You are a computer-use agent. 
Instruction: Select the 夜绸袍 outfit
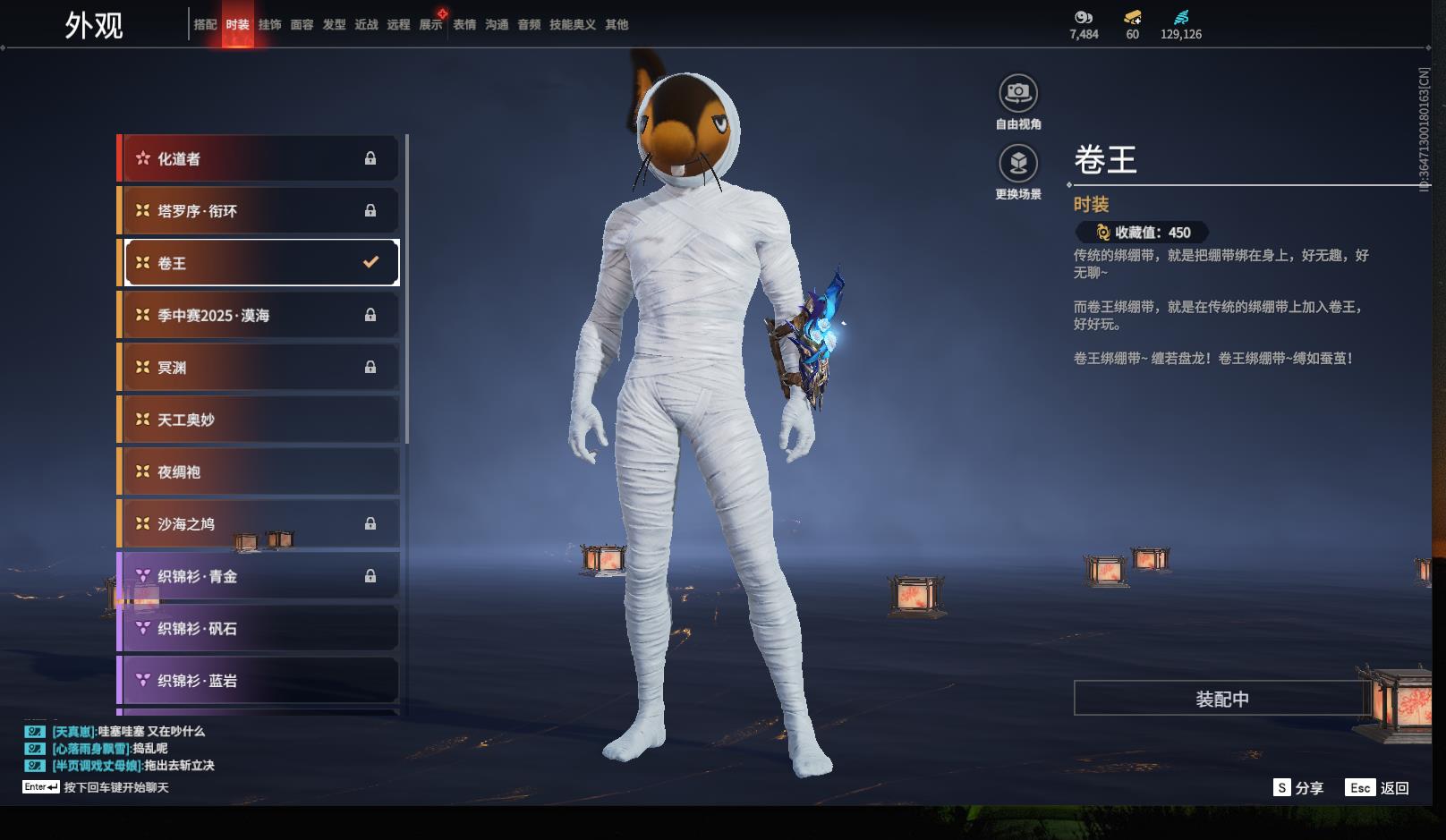tap(259, 471)
